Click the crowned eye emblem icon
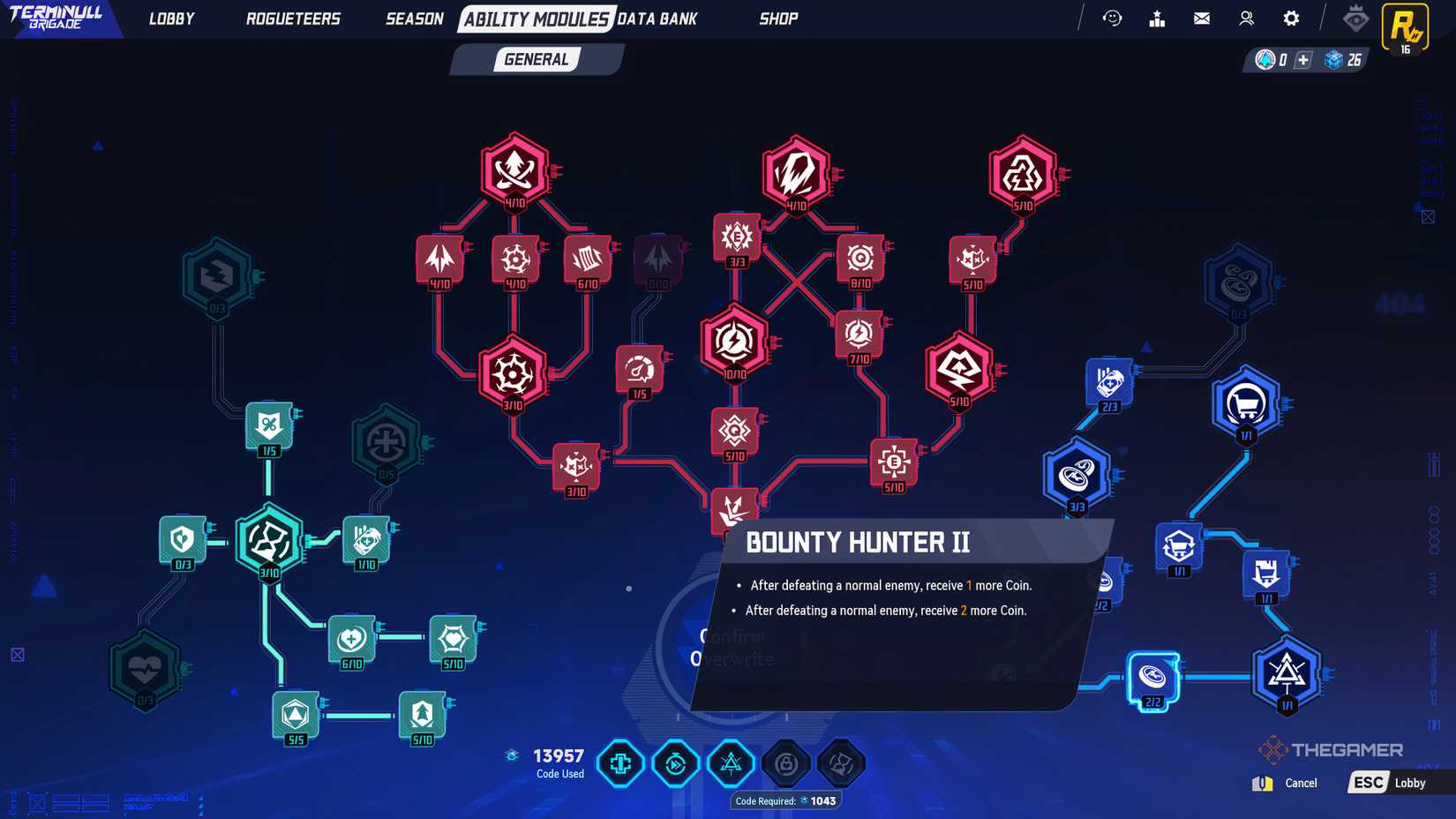The width and height of the screenshot is (1456, 819). pyautogui.click(x=1356, y=18)
